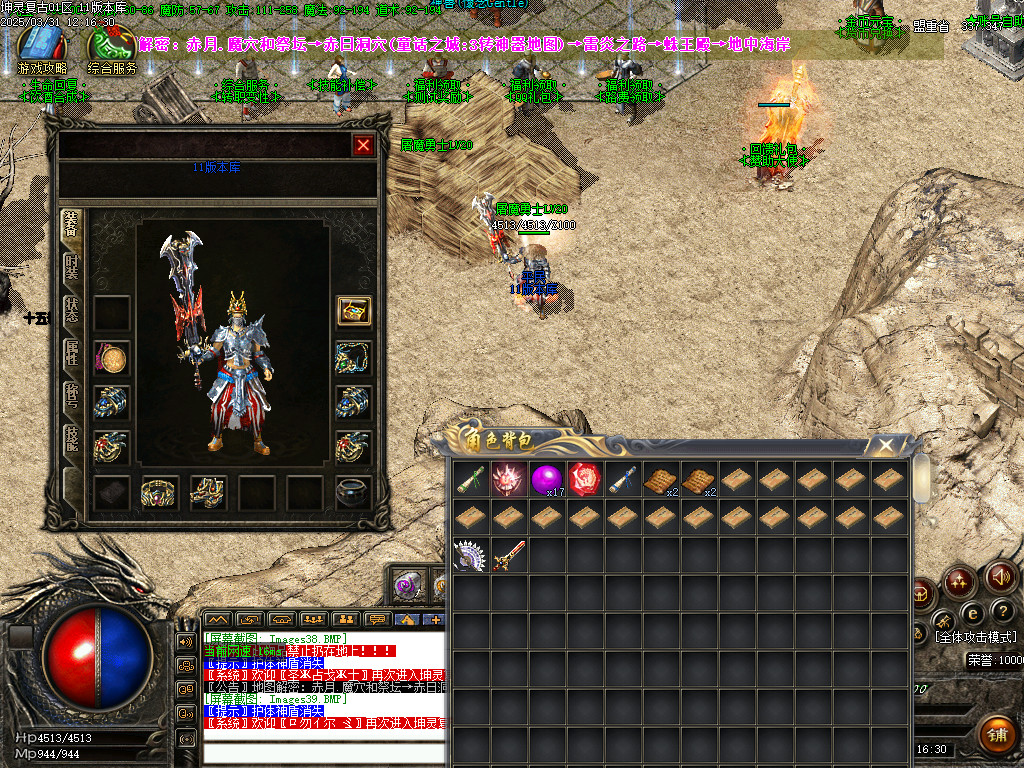Select the purple orb stack in bag
Viewport: 1024px width, 768px height.
(546, 480)
